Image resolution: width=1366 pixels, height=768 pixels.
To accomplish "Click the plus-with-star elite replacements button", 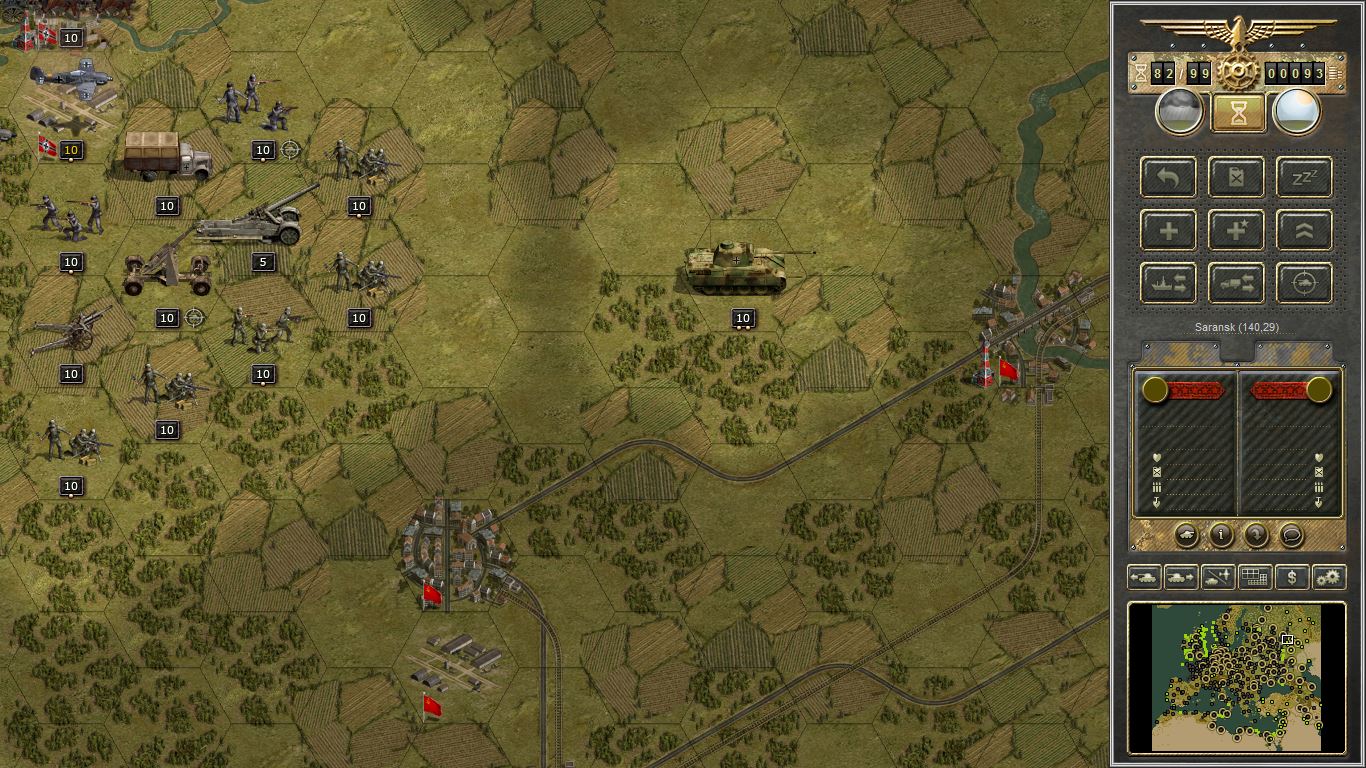I will (1237, 231).
